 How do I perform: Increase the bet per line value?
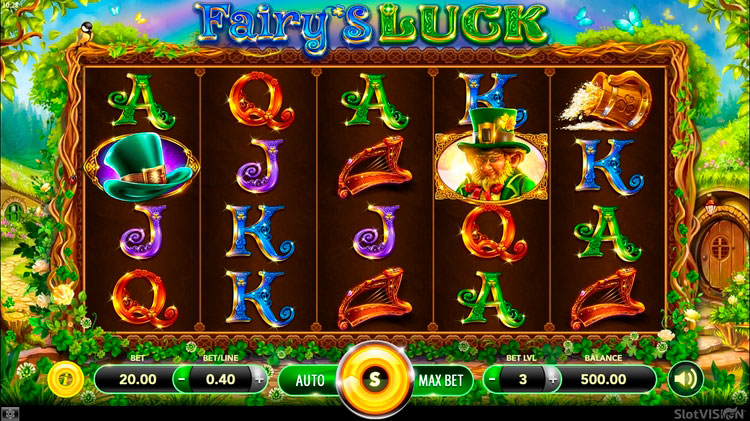(259, 380)
